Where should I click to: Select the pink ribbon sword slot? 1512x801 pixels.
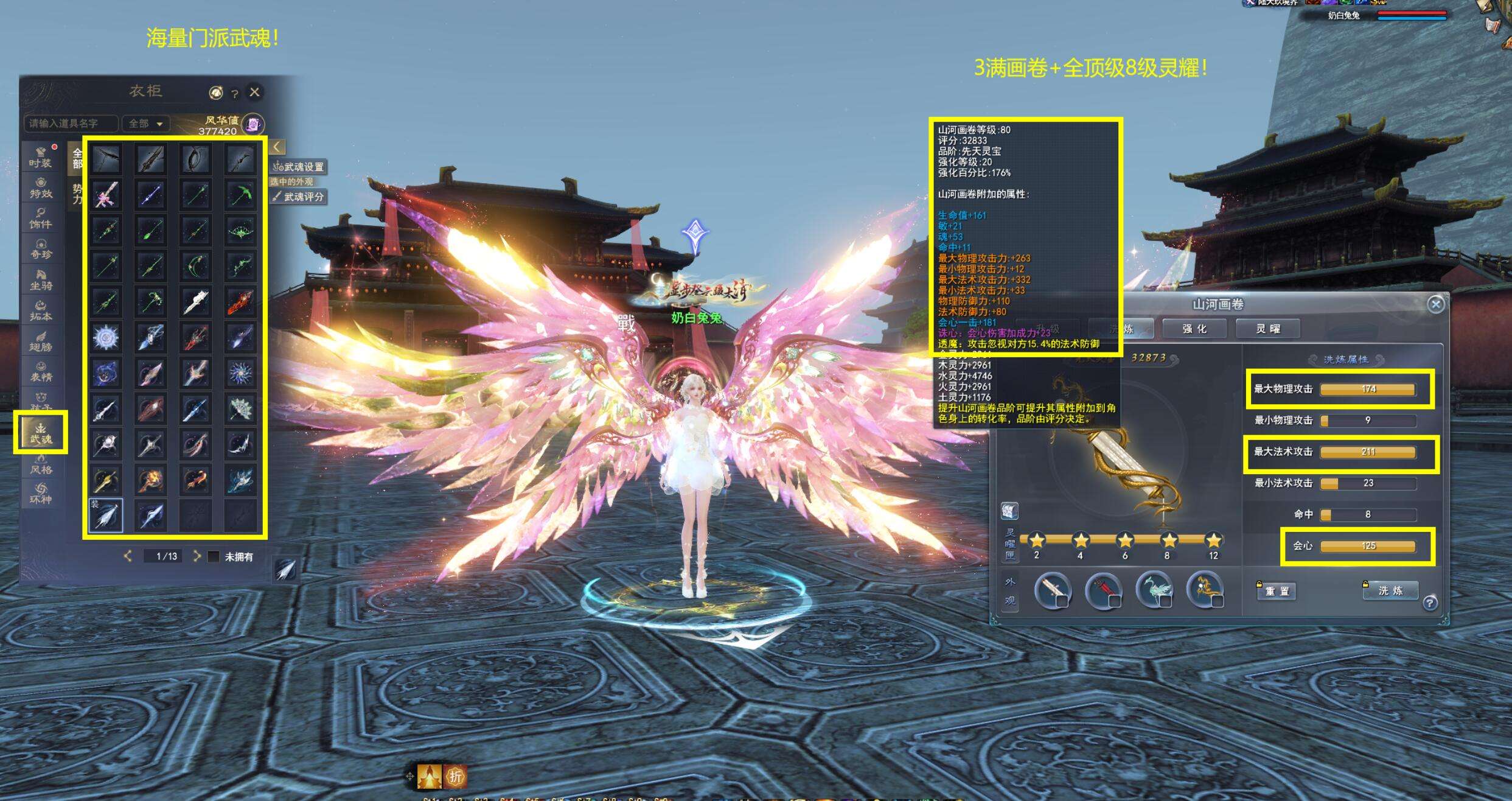coord(106,195)
